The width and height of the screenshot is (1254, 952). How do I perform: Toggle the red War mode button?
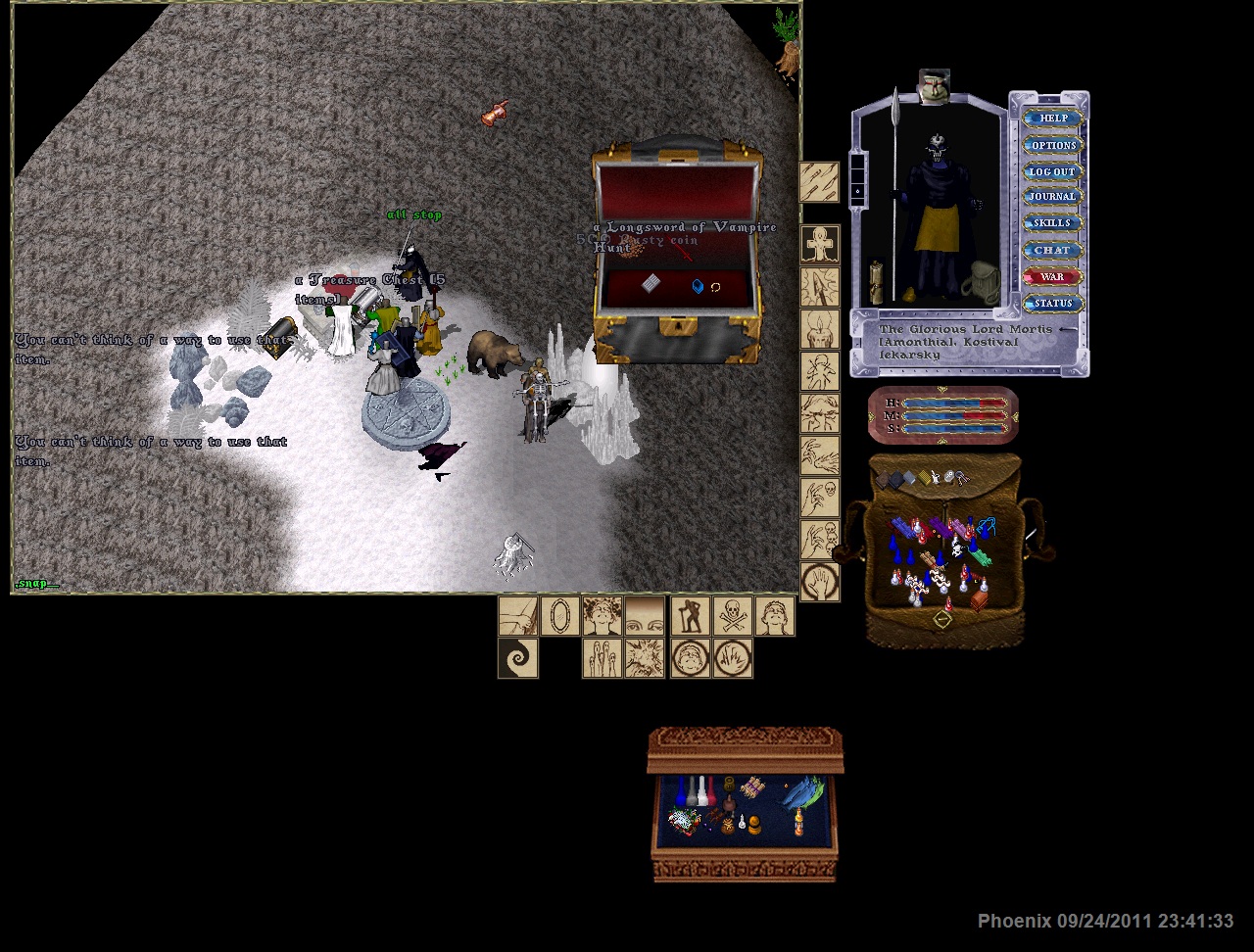(x=1053, y=277)
